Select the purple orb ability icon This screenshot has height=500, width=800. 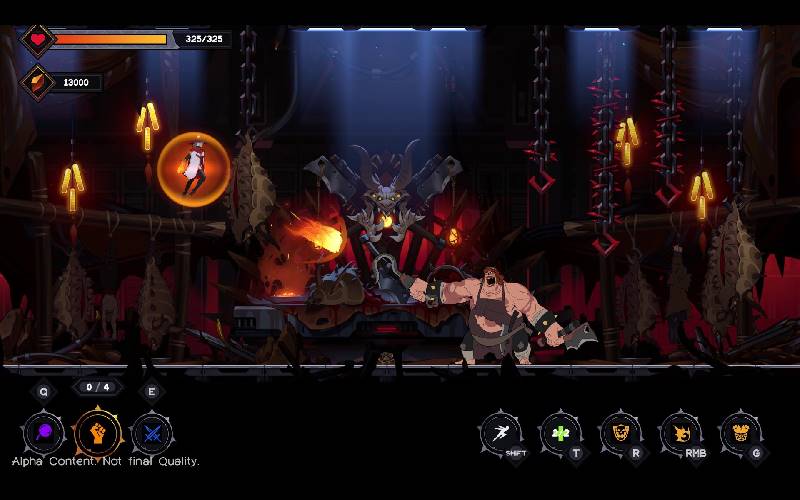44,434
